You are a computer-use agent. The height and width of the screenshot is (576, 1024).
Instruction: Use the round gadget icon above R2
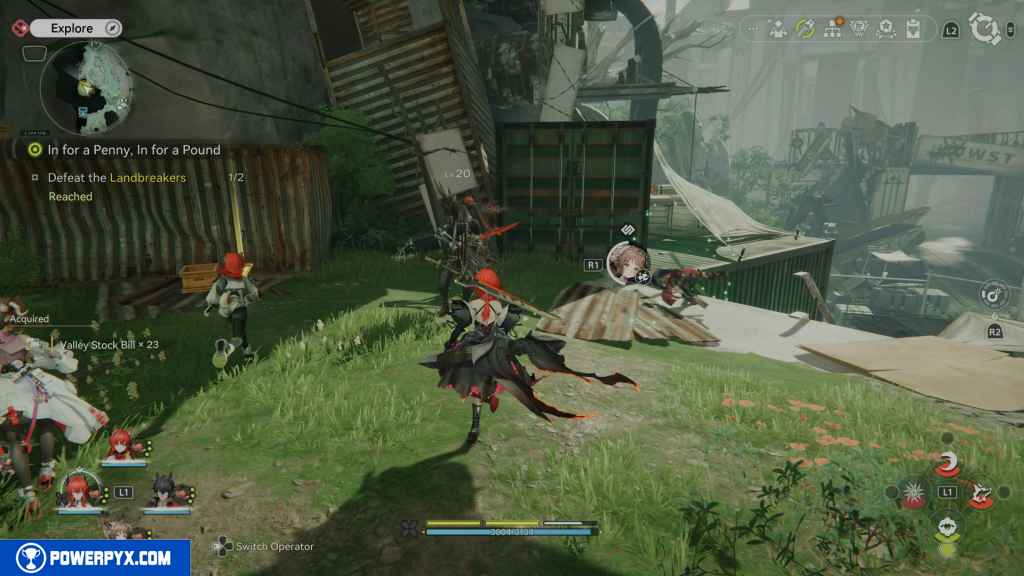pos(994,294)
